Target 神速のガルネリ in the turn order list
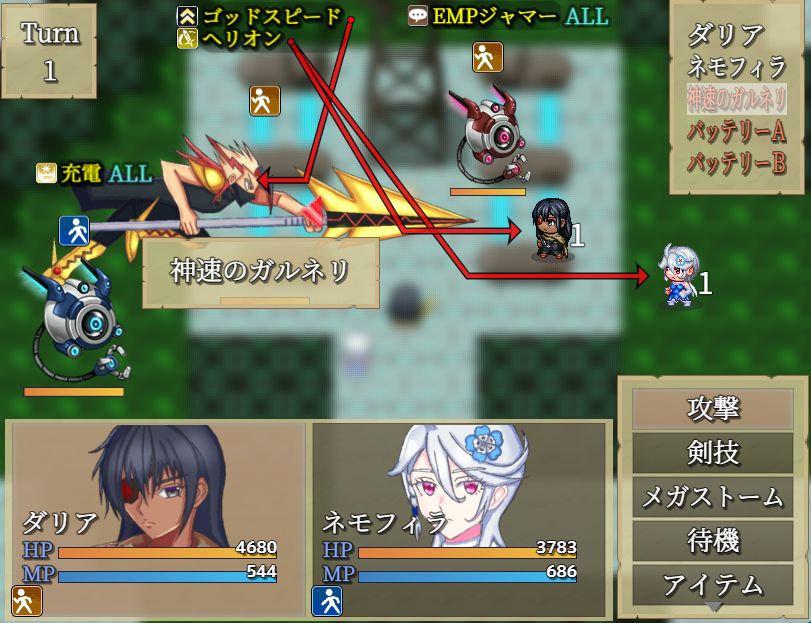The width and height of the screenshot is (811, 623). [x=736, y=98]
